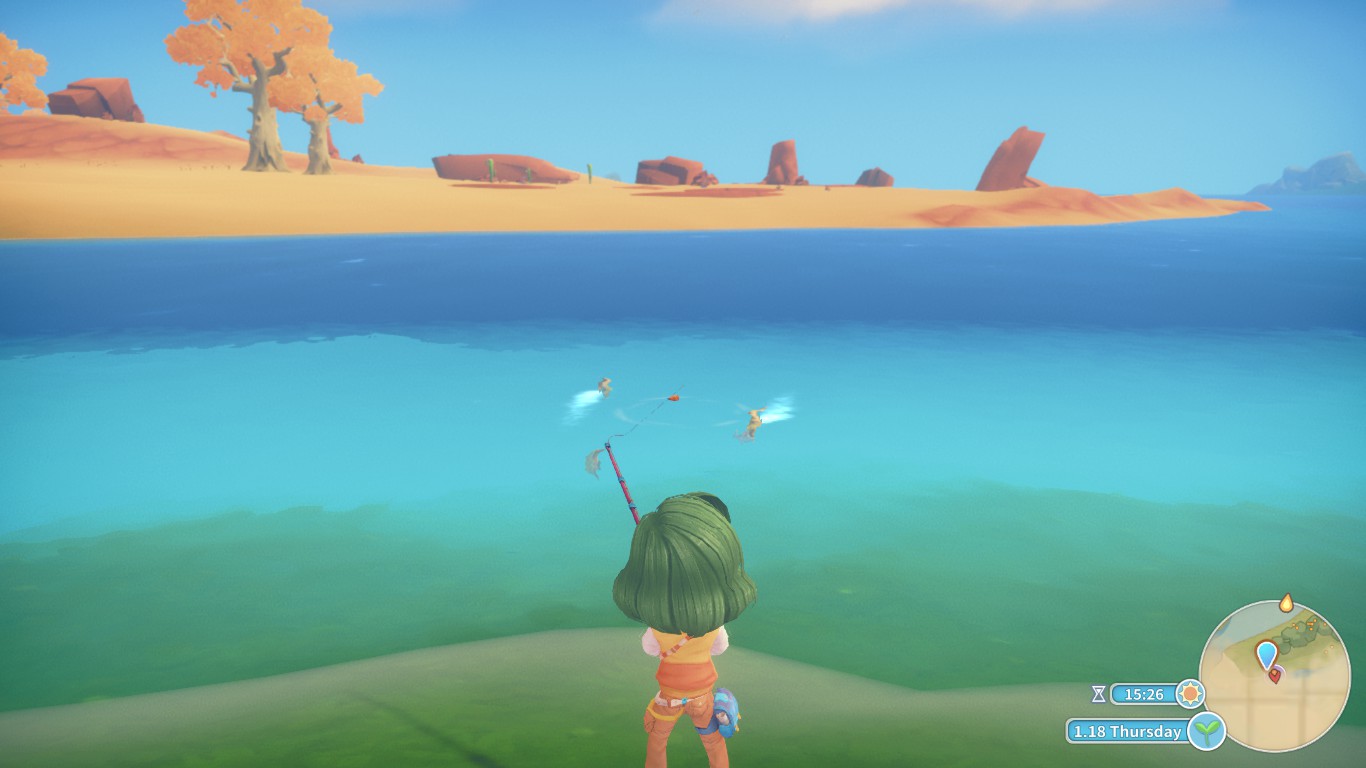This screenshot has height=768, width=1366.
Task: Click the flame droplet icon above the minimap
Action: click(1287, 603)
